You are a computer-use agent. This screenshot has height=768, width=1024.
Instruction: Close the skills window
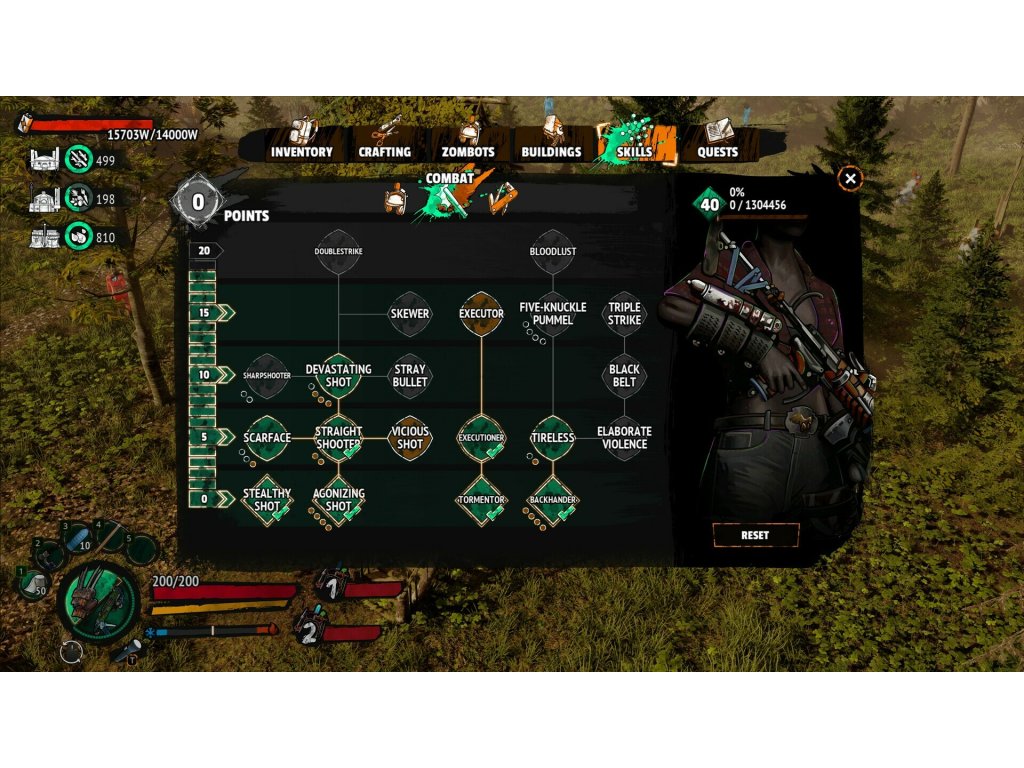850,179
